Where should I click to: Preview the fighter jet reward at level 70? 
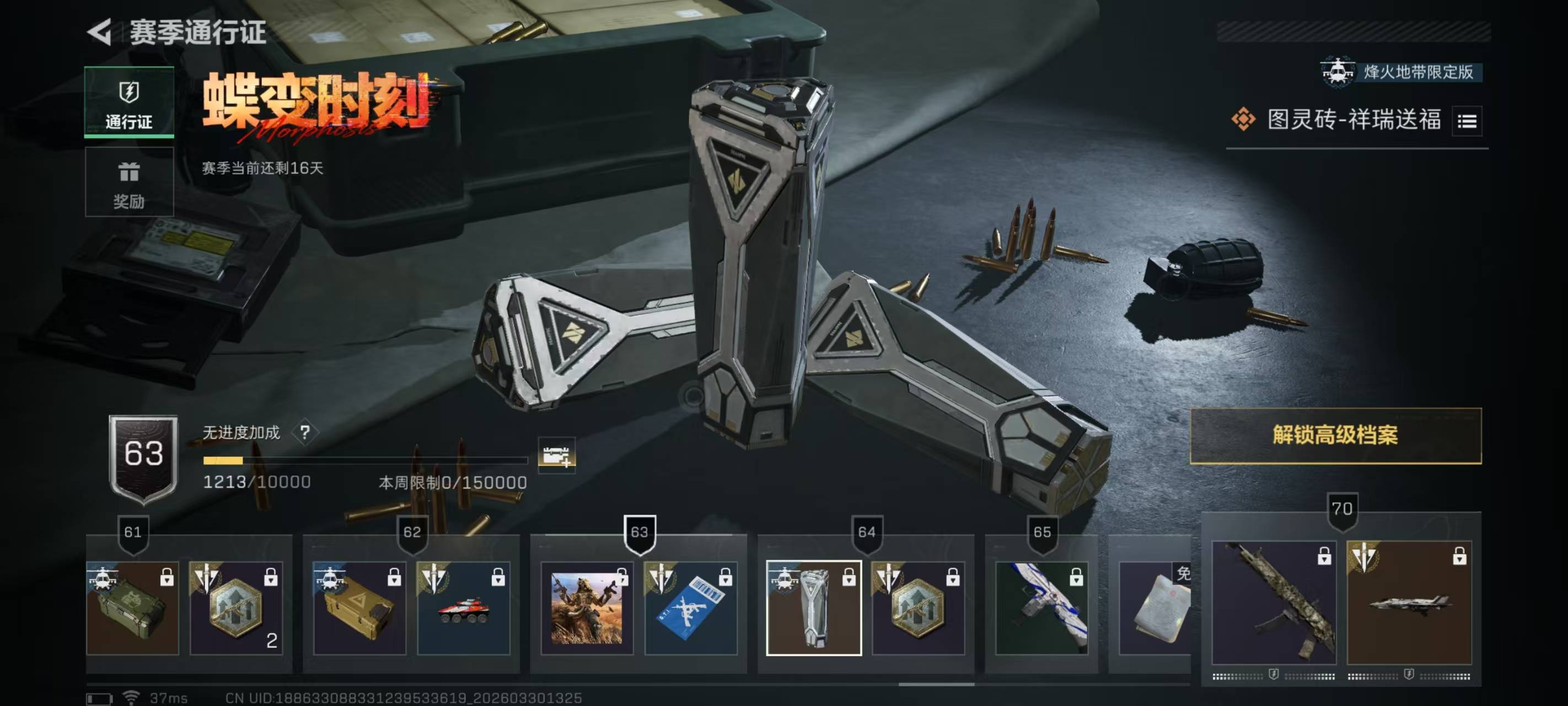click(1409, 602)
